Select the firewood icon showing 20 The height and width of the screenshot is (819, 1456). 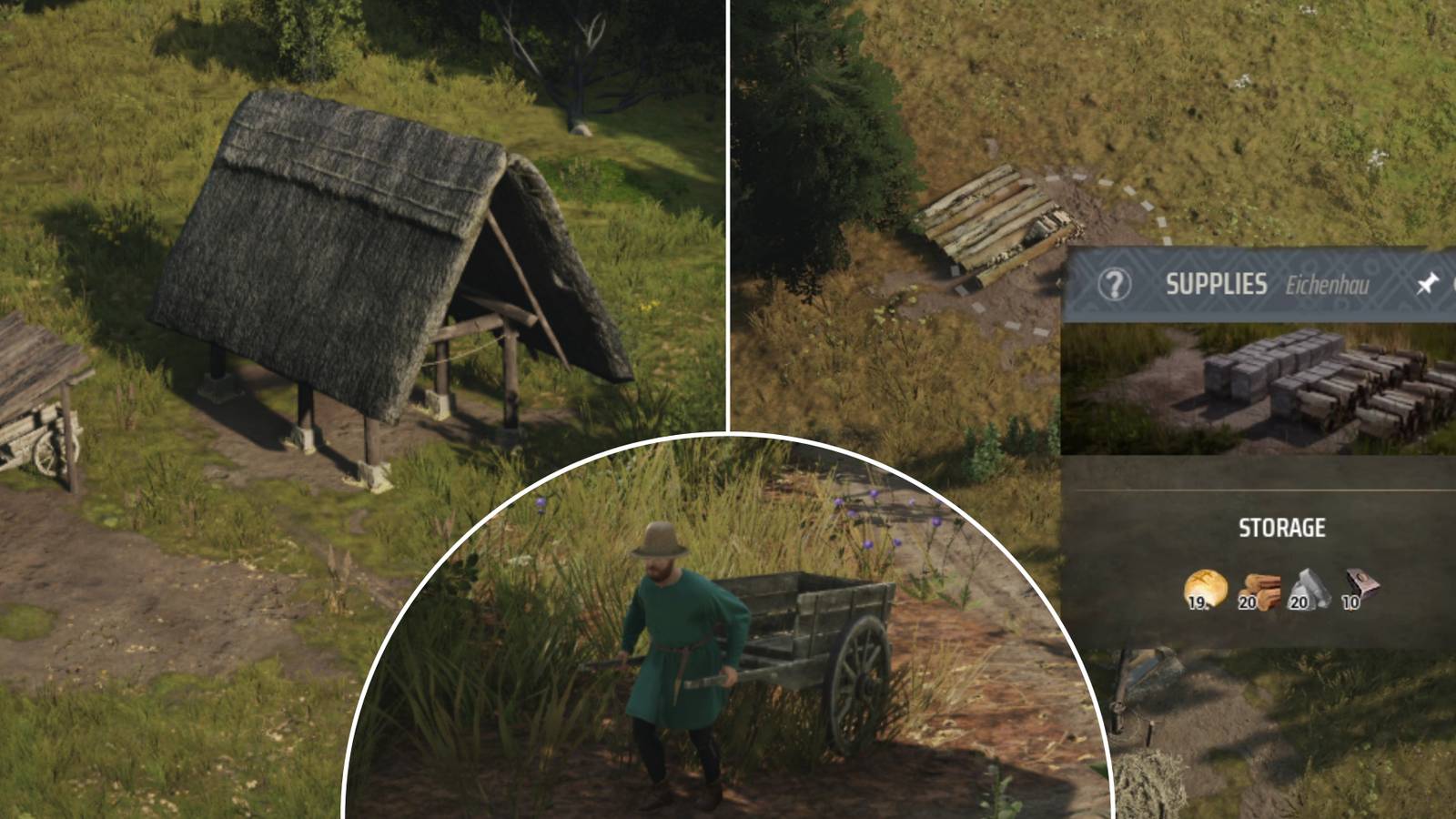click(1263, 590)
